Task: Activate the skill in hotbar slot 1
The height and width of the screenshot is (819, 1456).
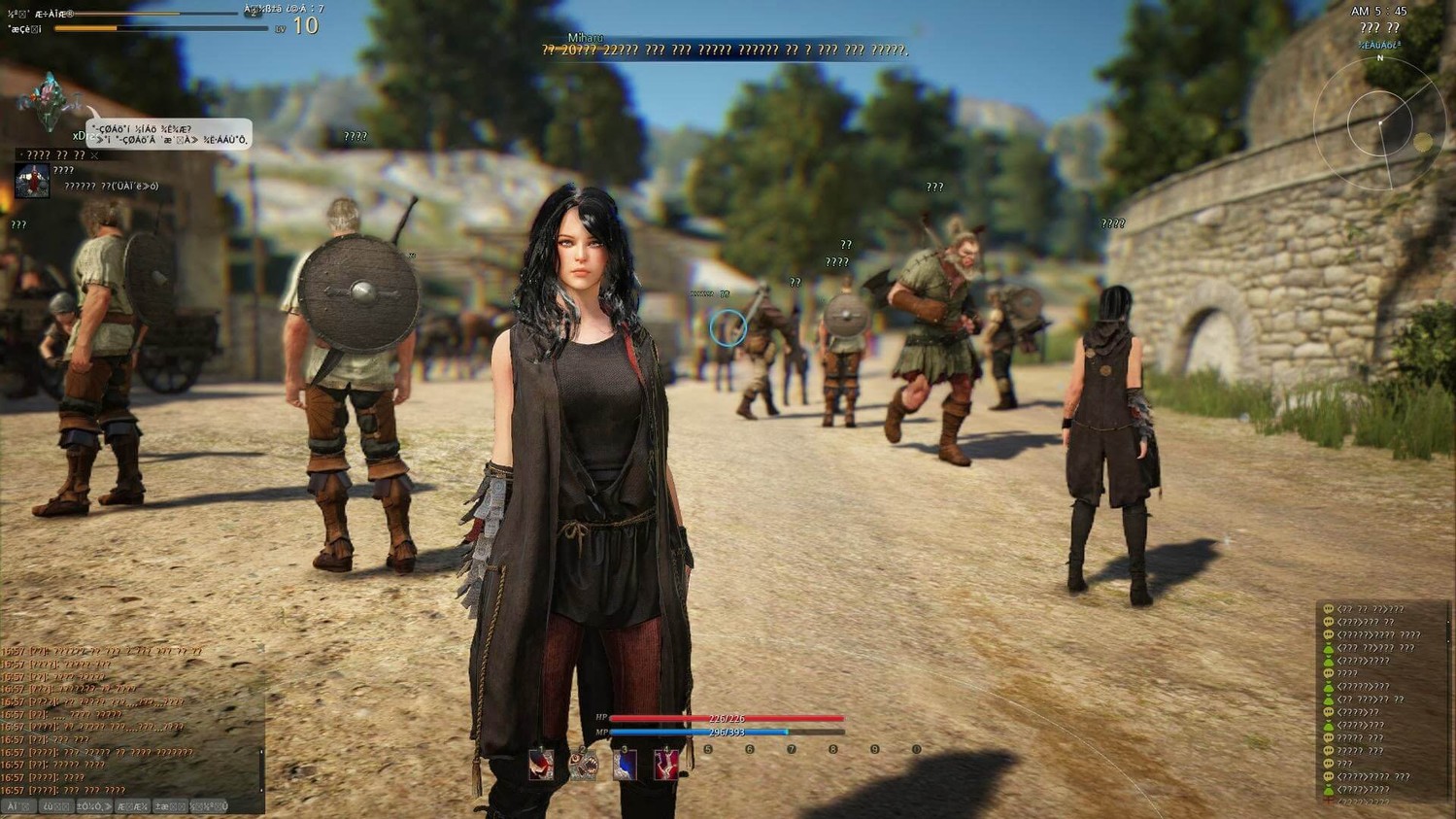Action: tap(541, 765)
